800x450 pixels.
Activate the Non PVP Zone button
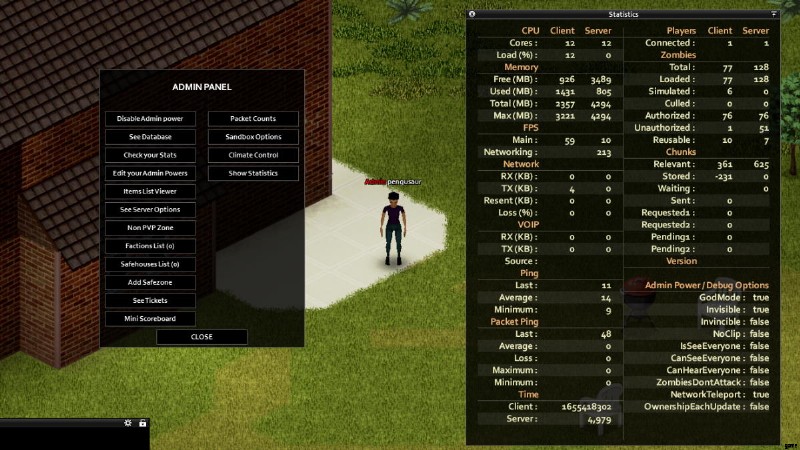150,228
